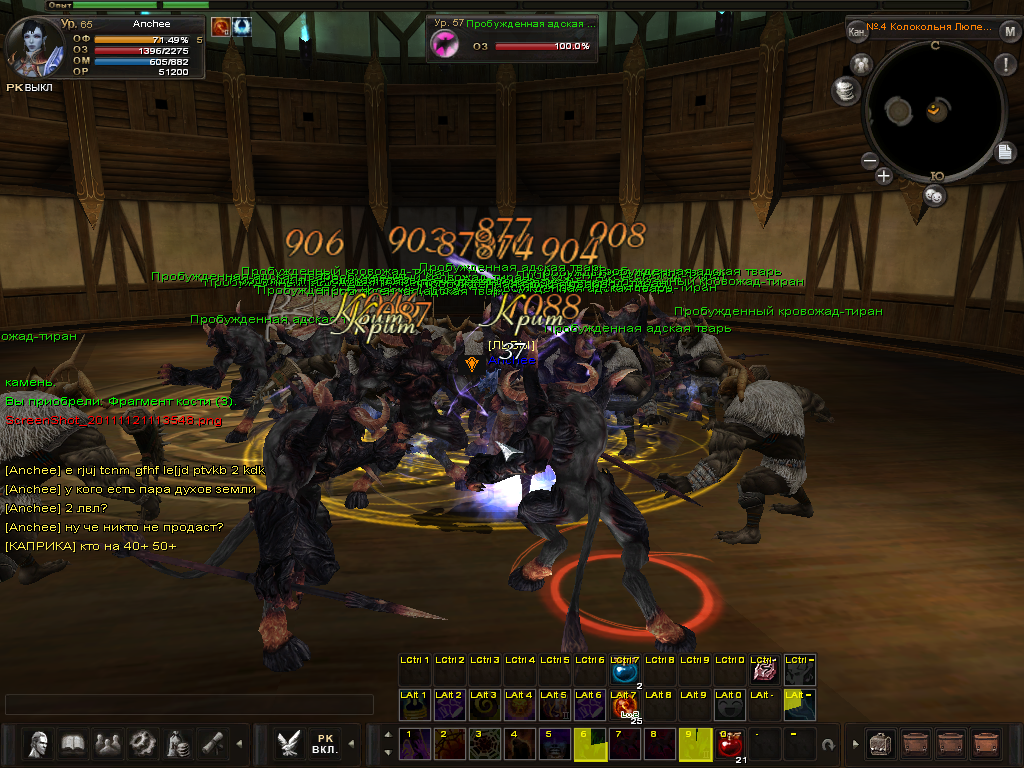Use the red apple item in hotbar
Viewport: 1024px width, 768px height.
[729, 744]
